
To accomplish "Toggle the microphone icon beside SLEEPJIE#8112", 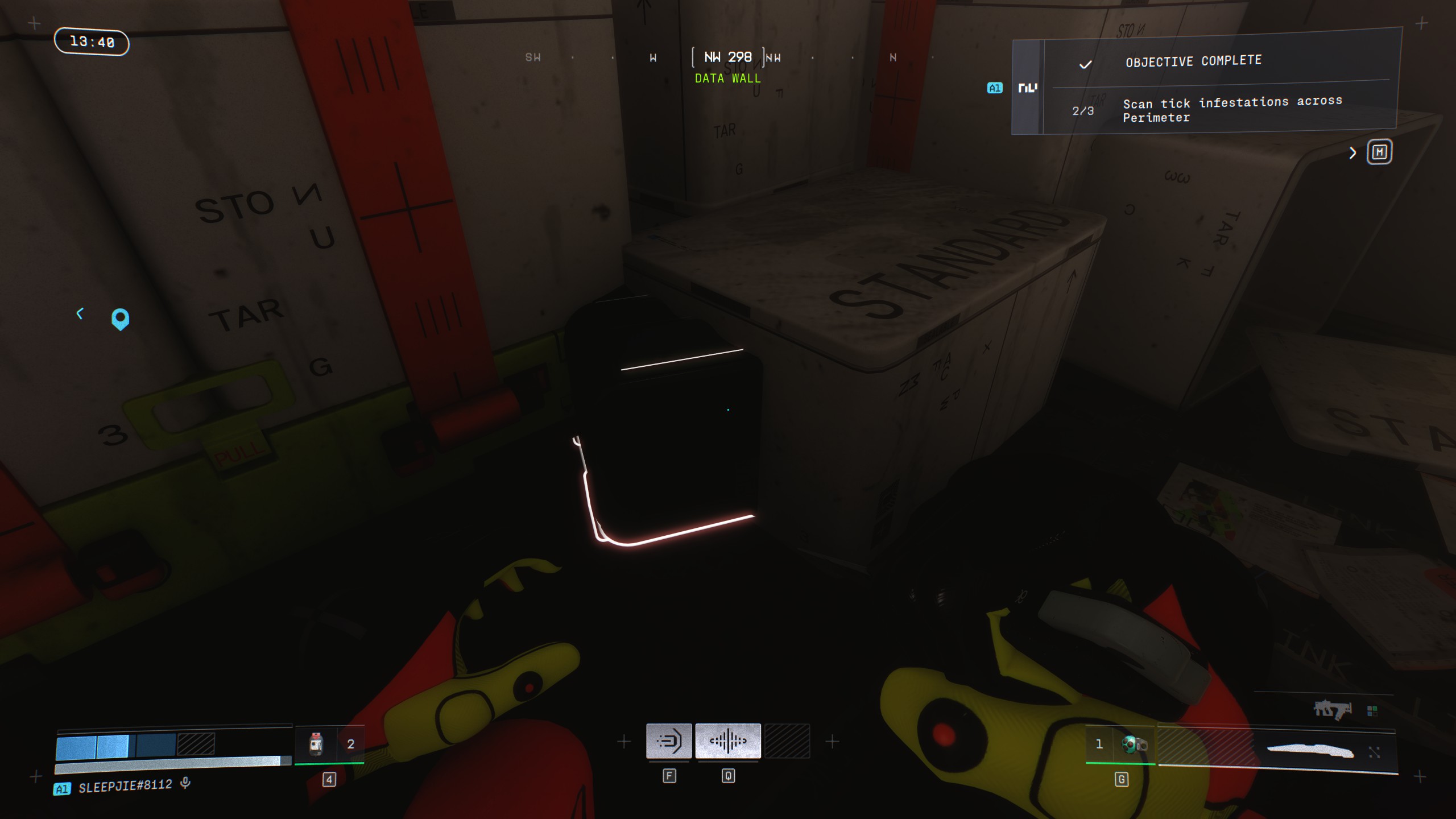I will pyautogui.click(x=185, y=784).
